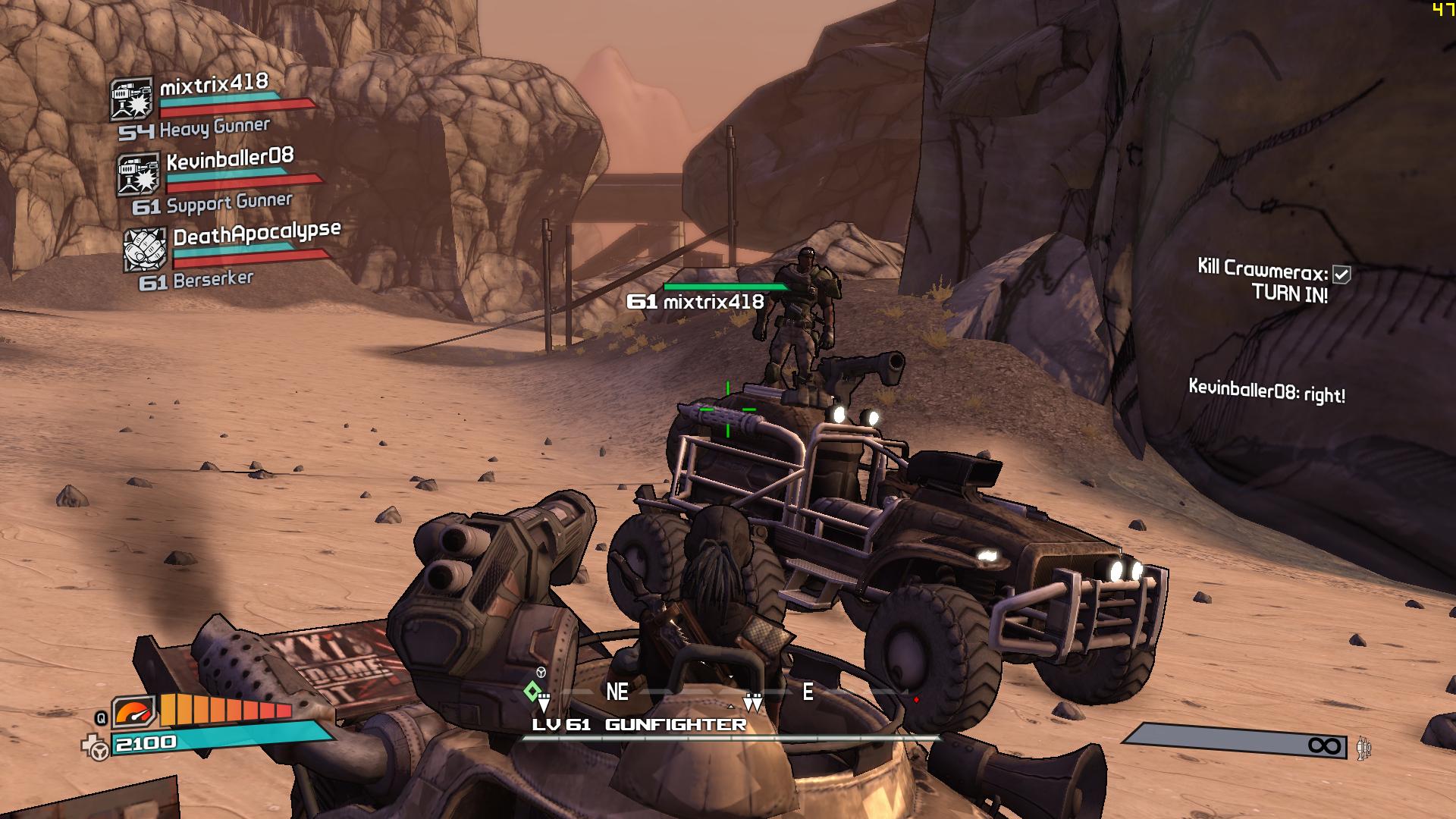The height and width of the screenshot is (819, 1456).
Task: Click the green diamond waypoint on compass
Action: click(x=532, y=691)
